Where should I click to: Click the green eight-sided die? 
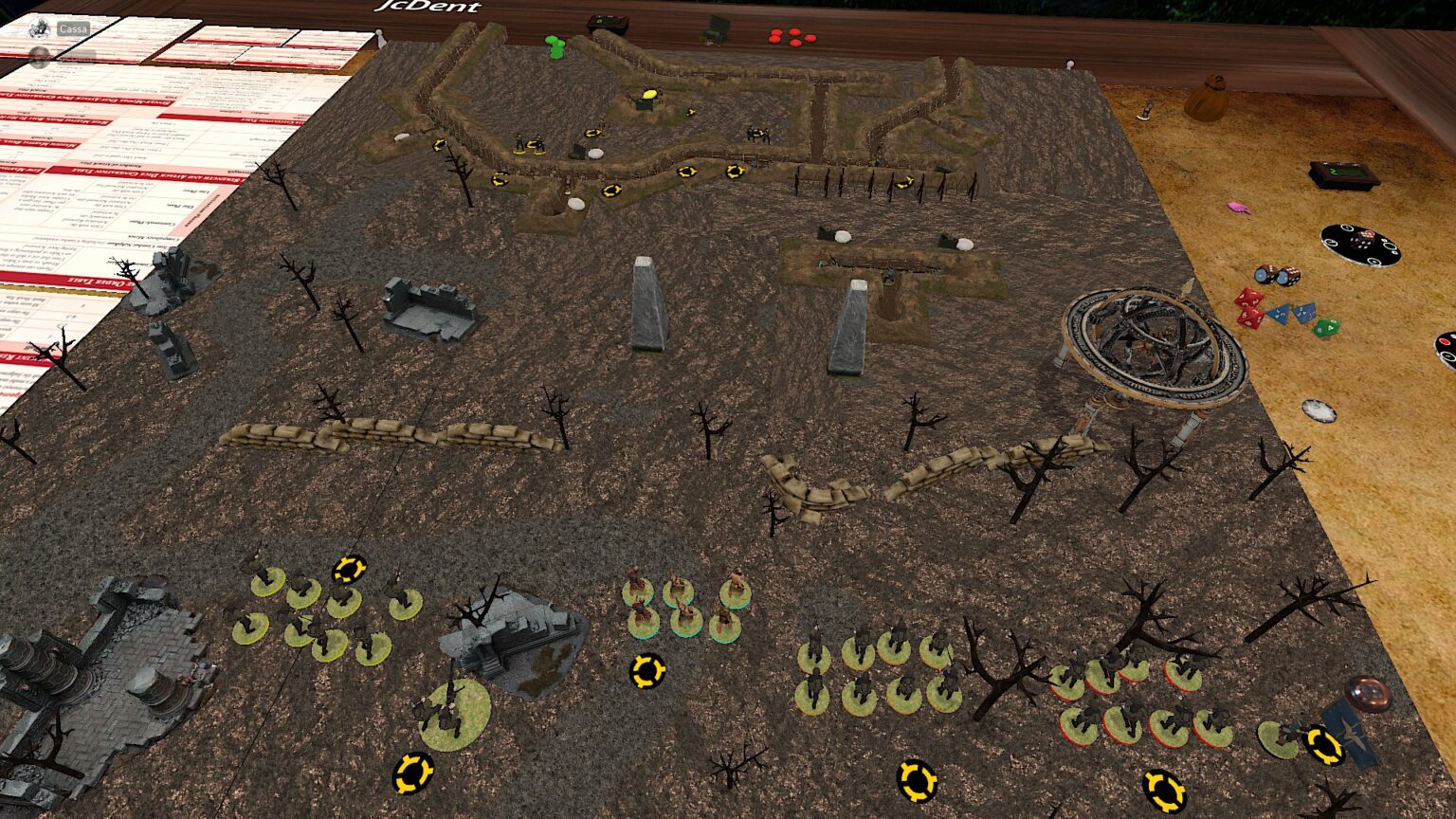1327,327
